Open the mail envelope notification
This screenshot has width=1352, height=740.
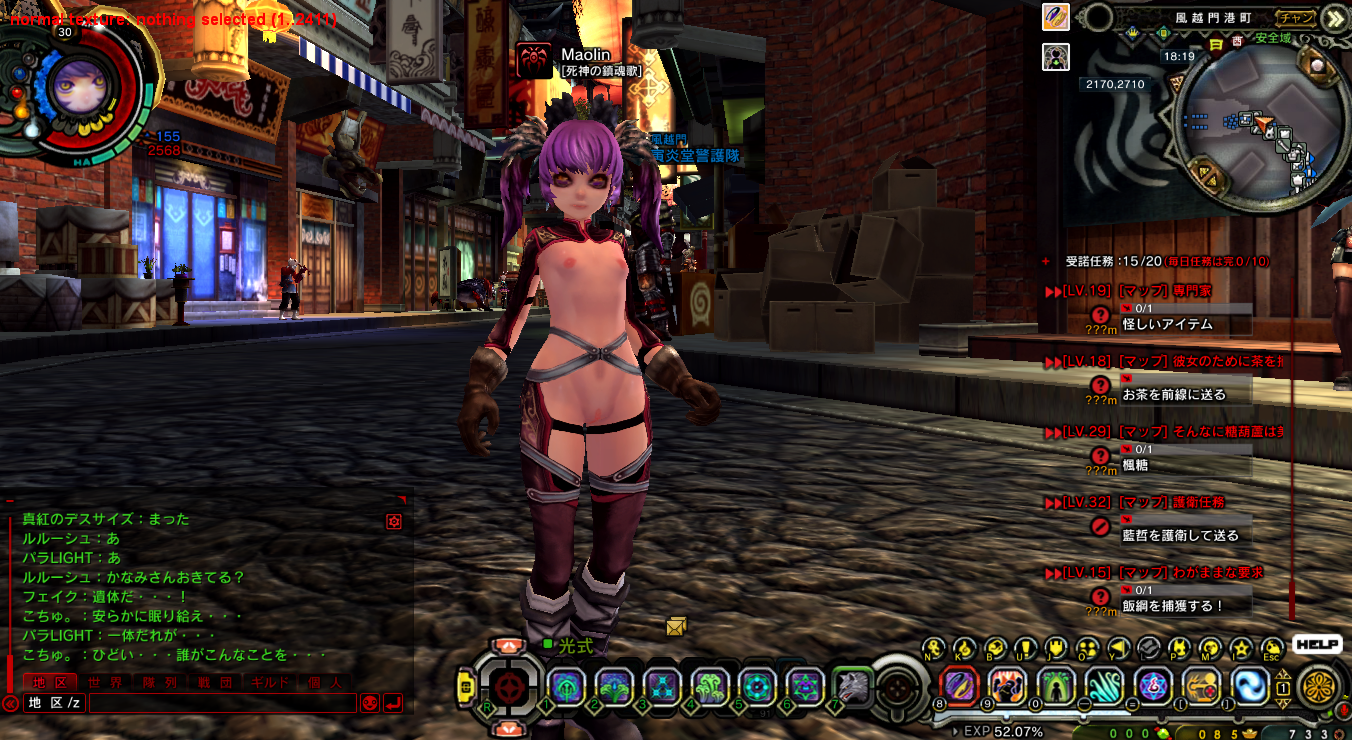point(677,627)
